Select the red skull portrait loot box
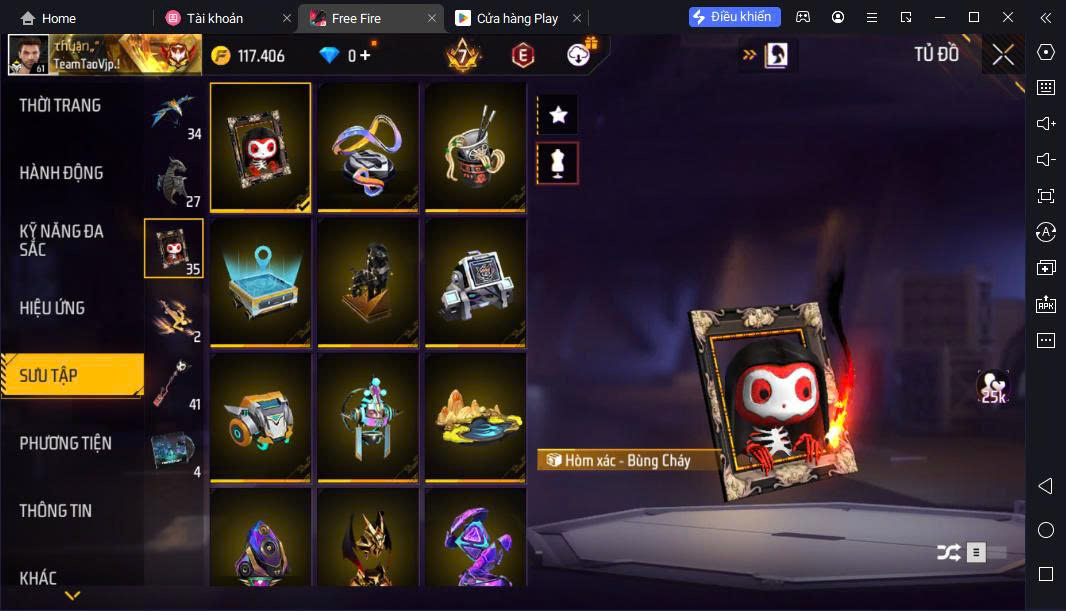Image resolution: width=1066 pixels, height=611 pixels. [261, 147]
